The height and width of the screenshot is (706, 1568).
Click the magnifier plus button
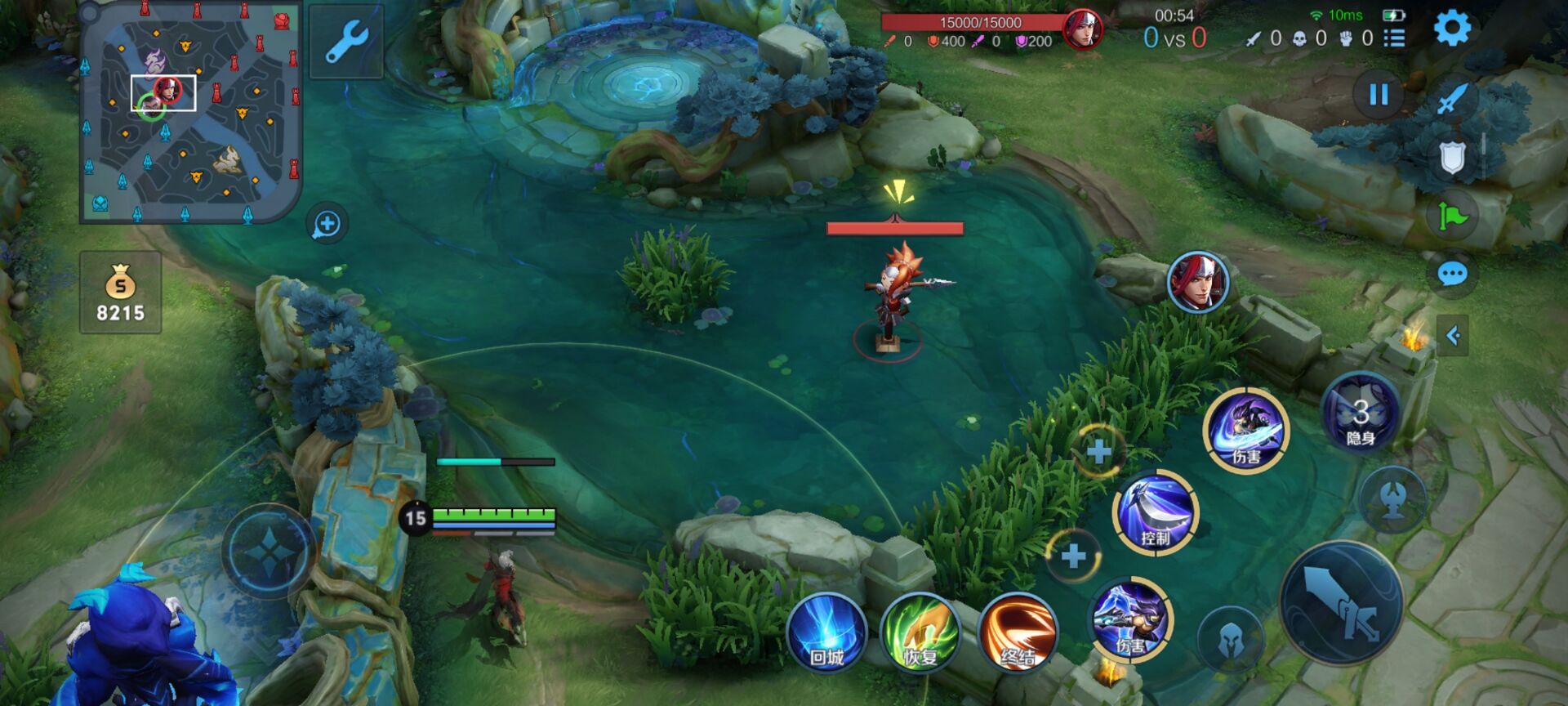coord(327,224)
